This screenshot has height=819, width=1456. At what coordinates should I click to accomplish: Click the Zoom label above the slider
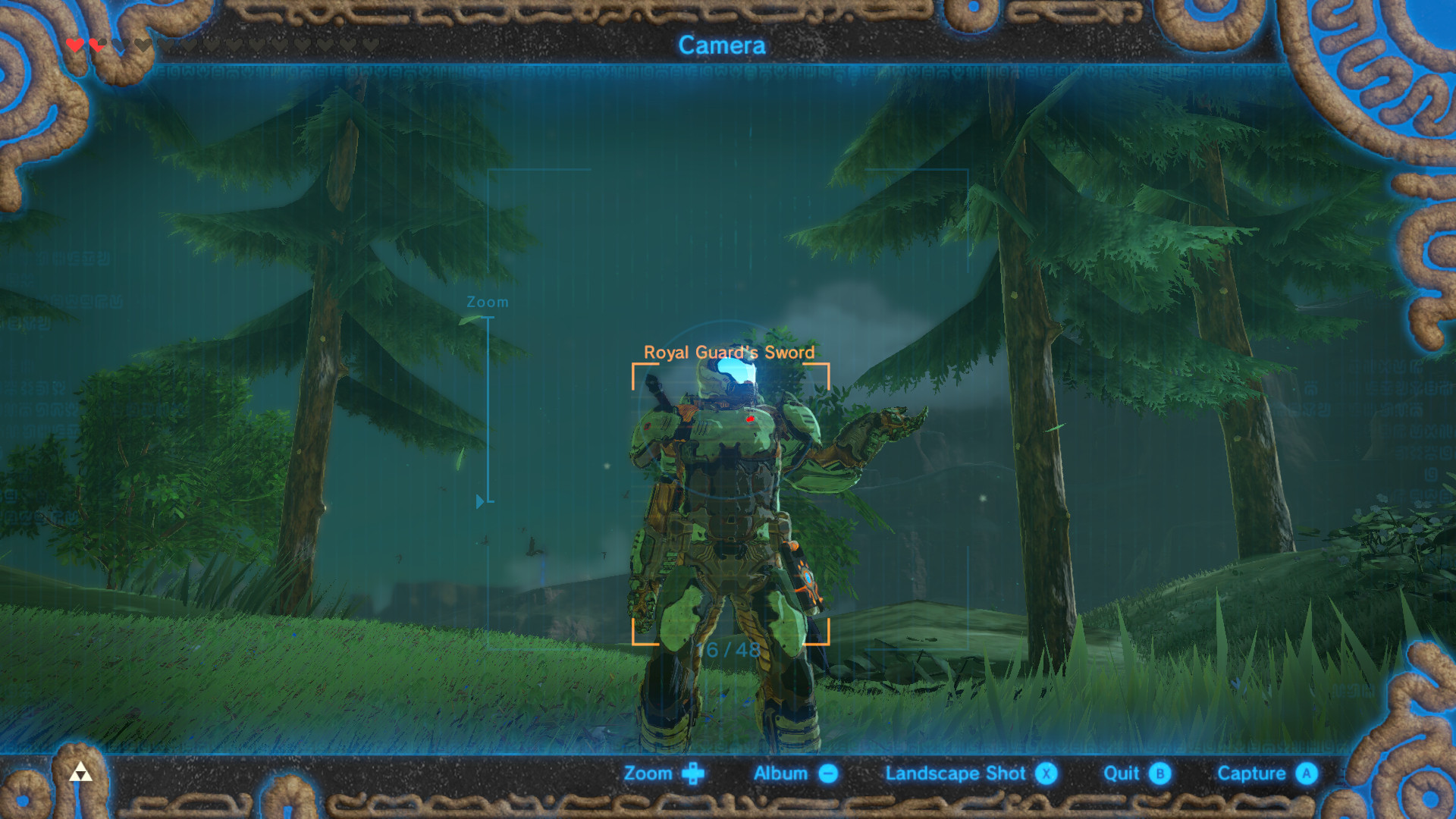(x=486, y=301)
